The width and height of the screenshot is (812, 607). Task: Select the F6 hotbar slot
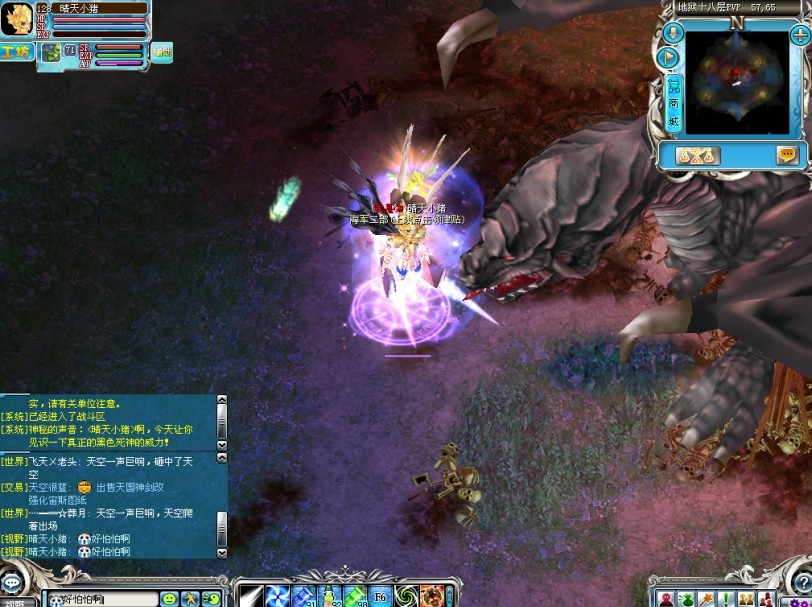coord(381,597)
